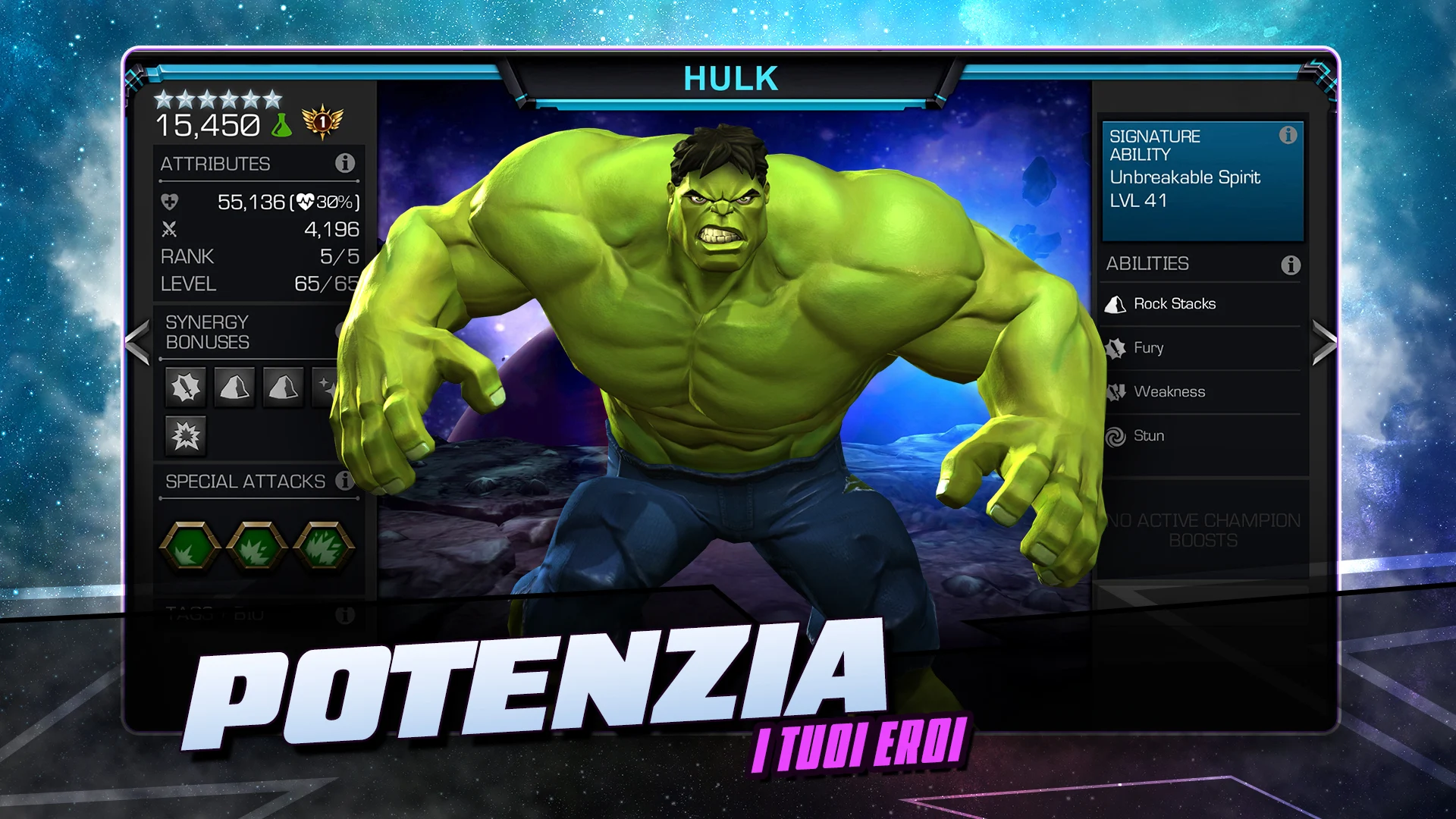Screen dimensions: 1456x819
Task: Select the Rock Stacks ability icon
Action: pyautogui.click(x=1116, y=303)
